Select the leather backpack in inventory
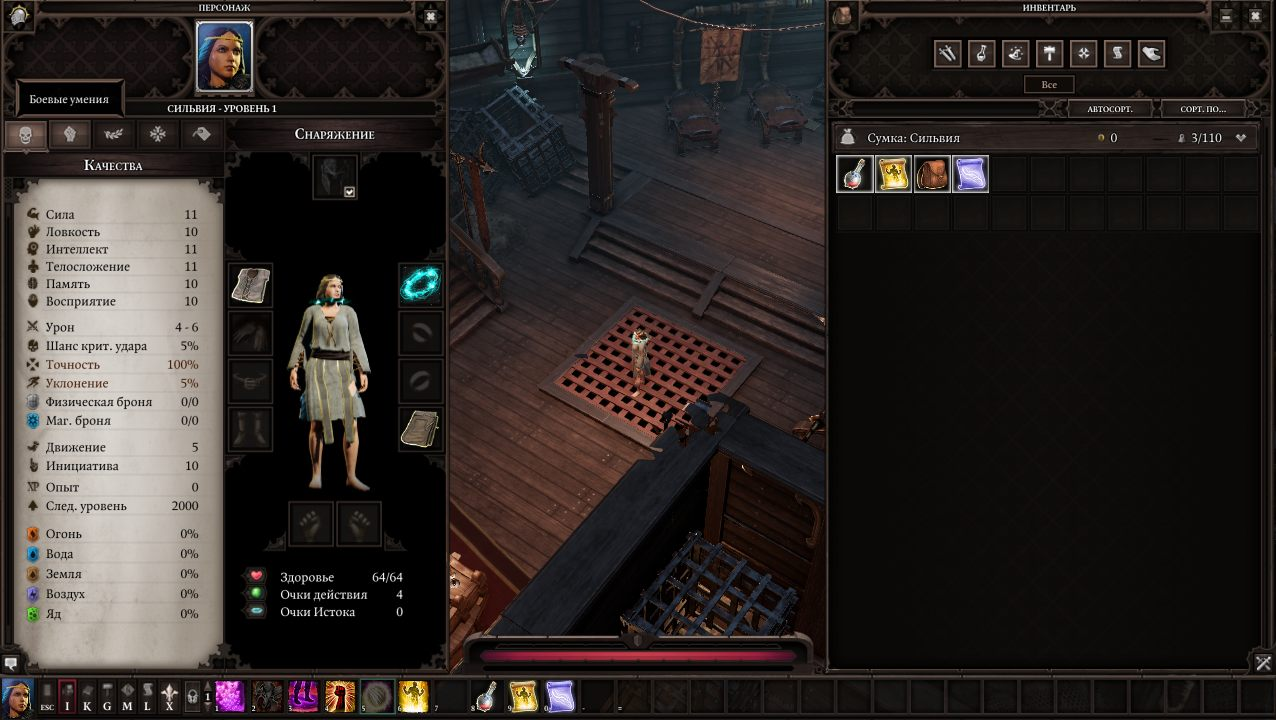The height and width of the screenshot is (720, 1276). (932, 174)
